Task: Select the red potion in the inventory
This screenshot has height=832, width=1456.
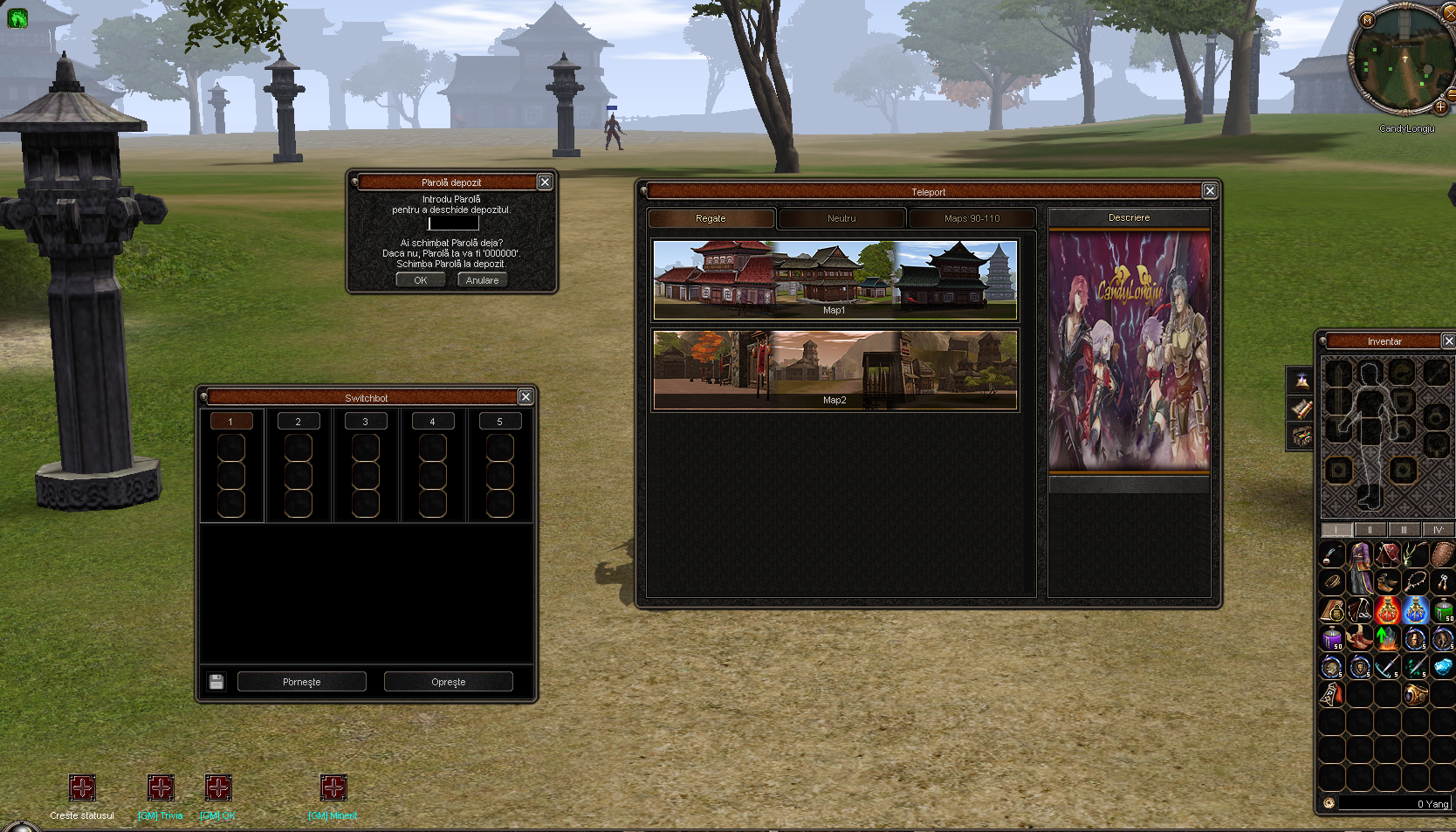Action: [1387, 610]
